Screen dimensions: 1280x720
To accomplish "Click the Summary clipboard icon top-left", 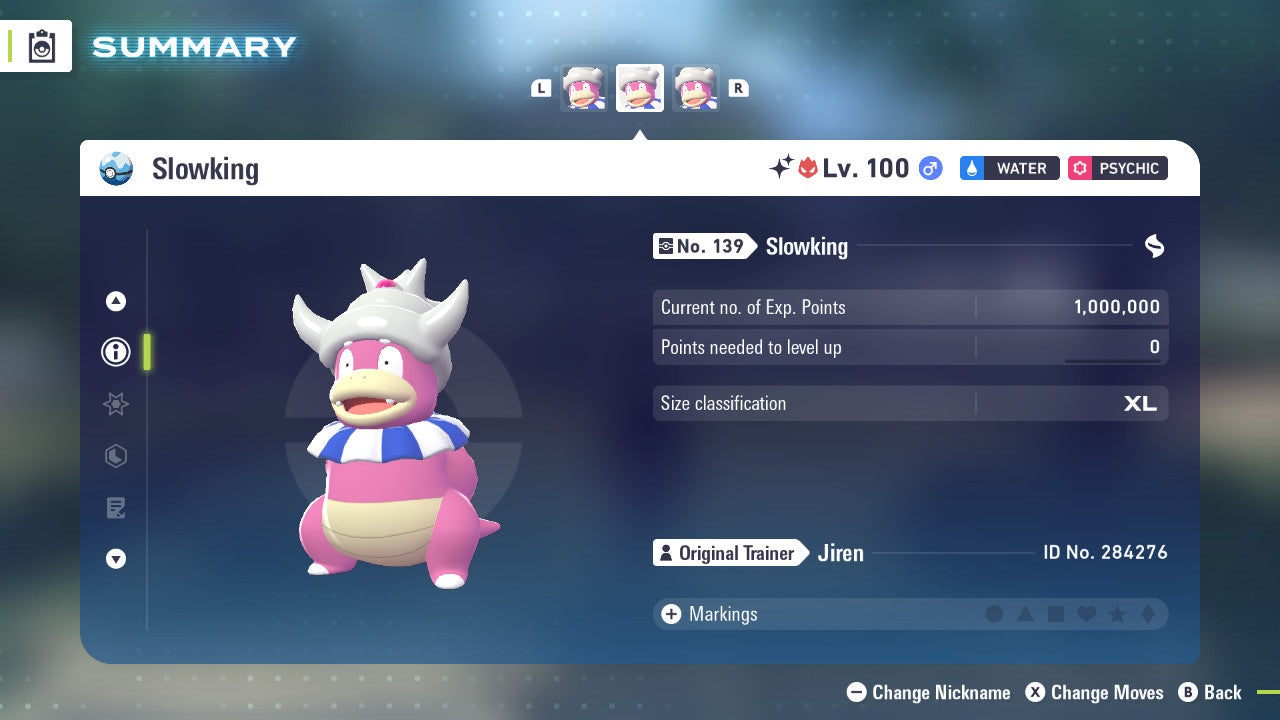I will [43, 46].
